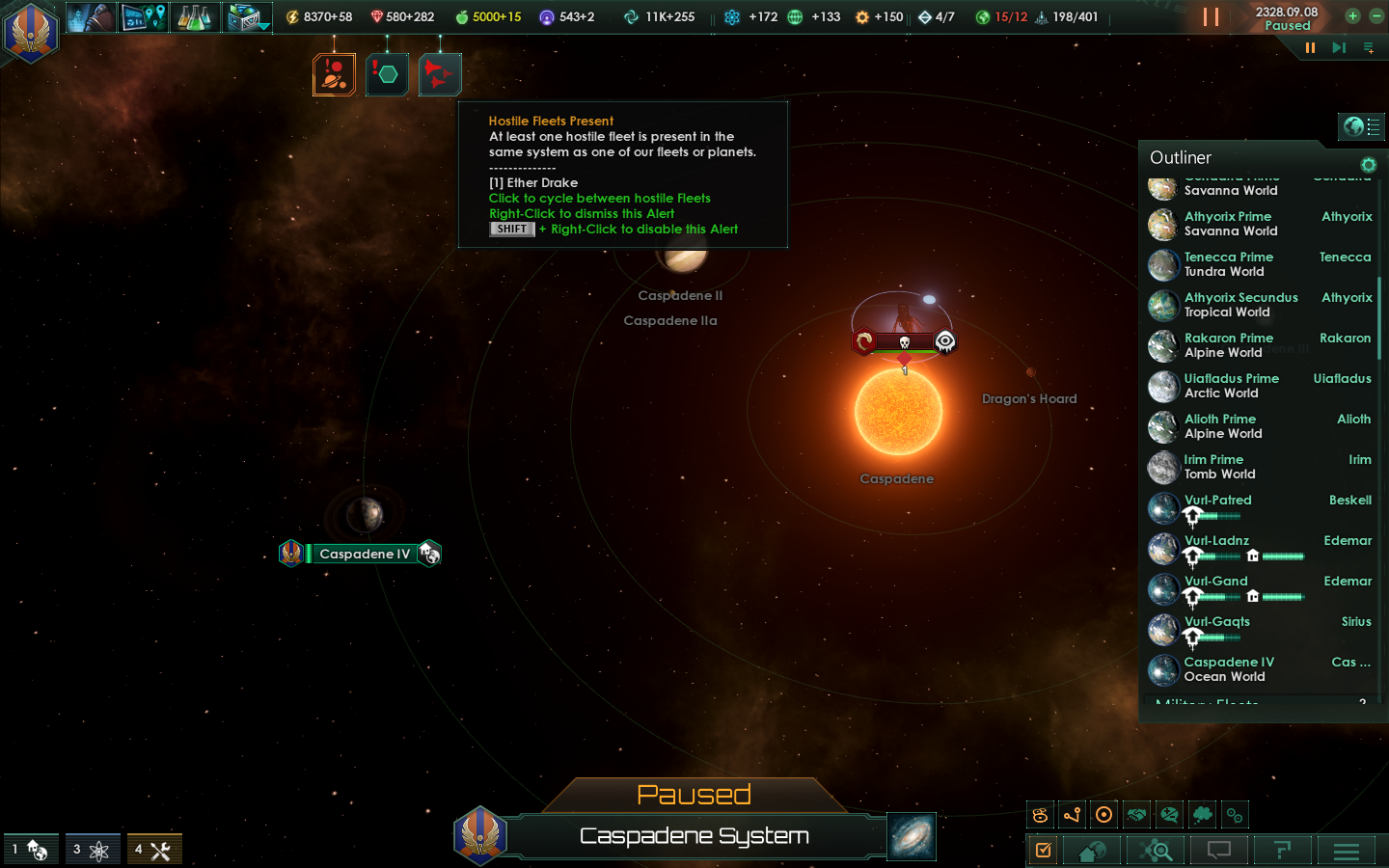Click the planet alert icon
Viewport: 1389px width, 868px height.
334,74
